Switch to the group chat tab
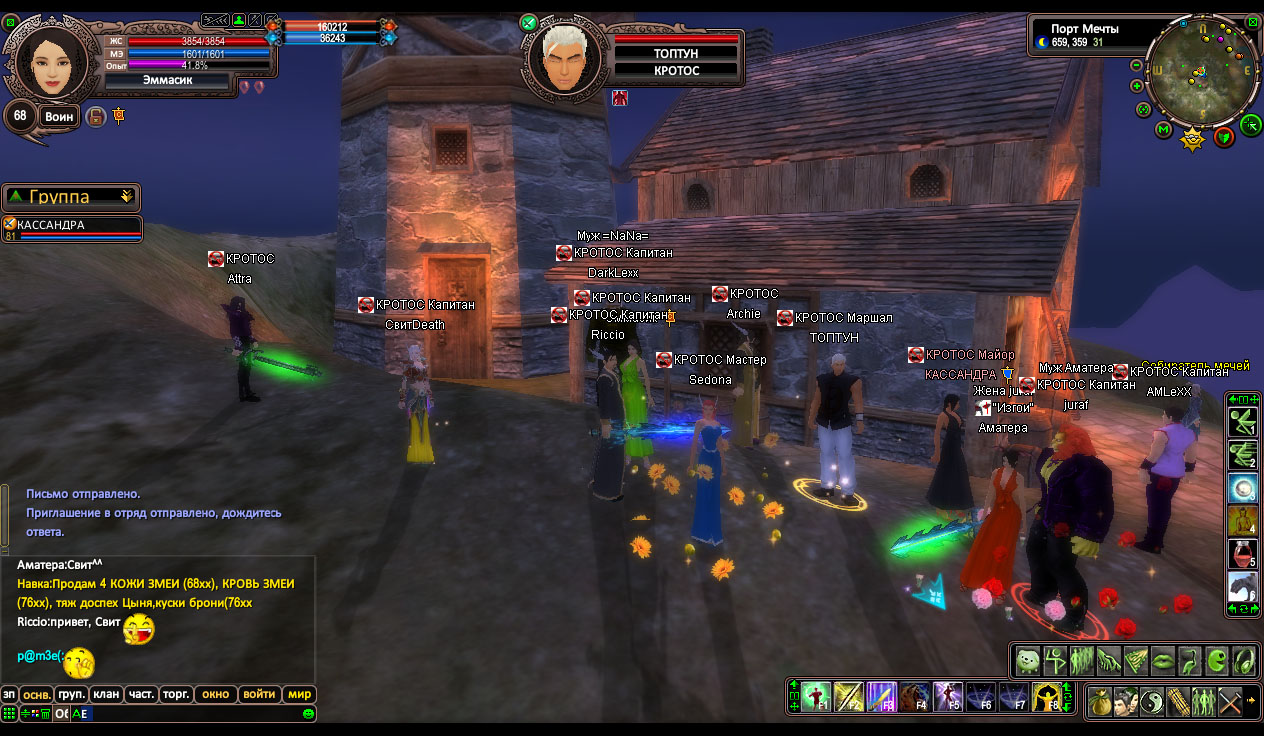 coord(71,694)
